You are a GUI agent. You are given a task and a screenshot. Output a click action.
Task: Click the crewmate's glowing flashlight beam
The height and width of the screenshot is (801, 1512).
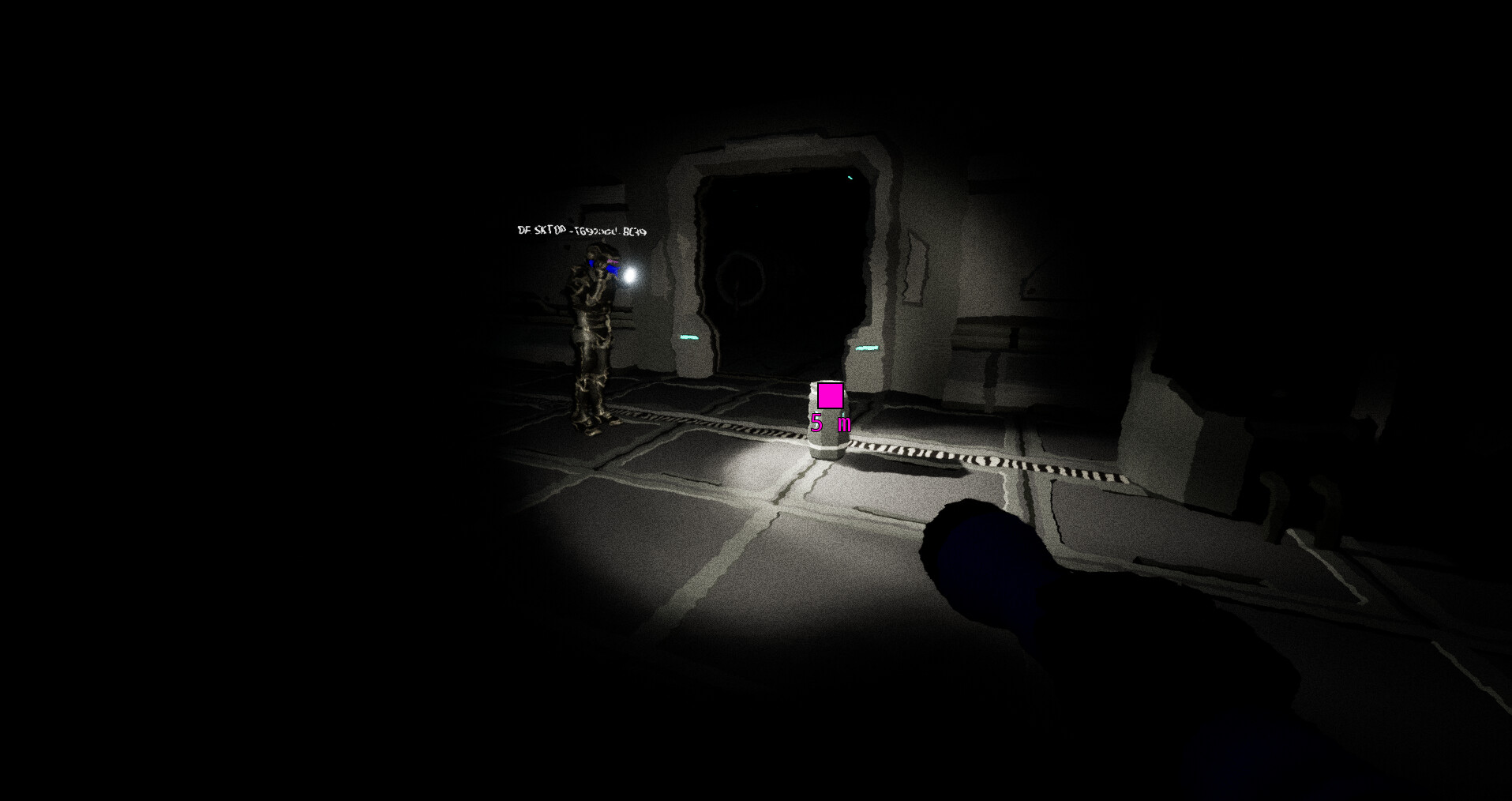click(x=630, y=274)
